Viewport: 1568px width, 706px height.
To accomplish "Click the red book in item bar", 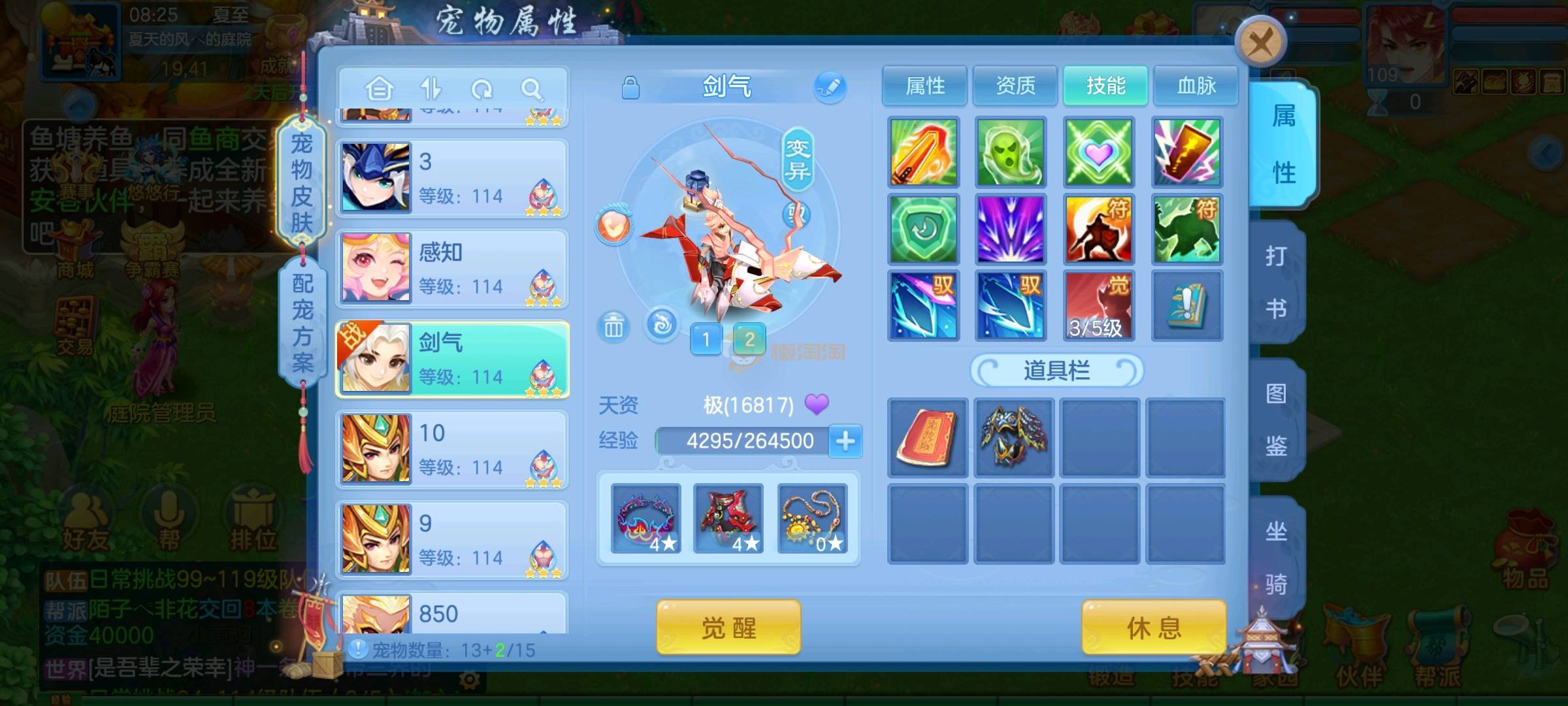I will click(x=926, y=437).
